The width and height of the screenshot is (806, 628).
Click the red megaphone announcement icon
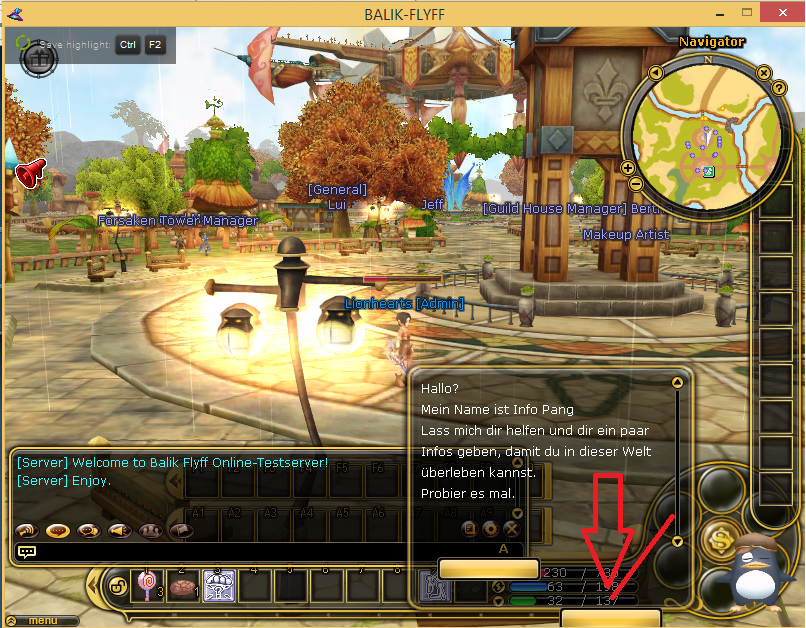[x=30, y=173]
